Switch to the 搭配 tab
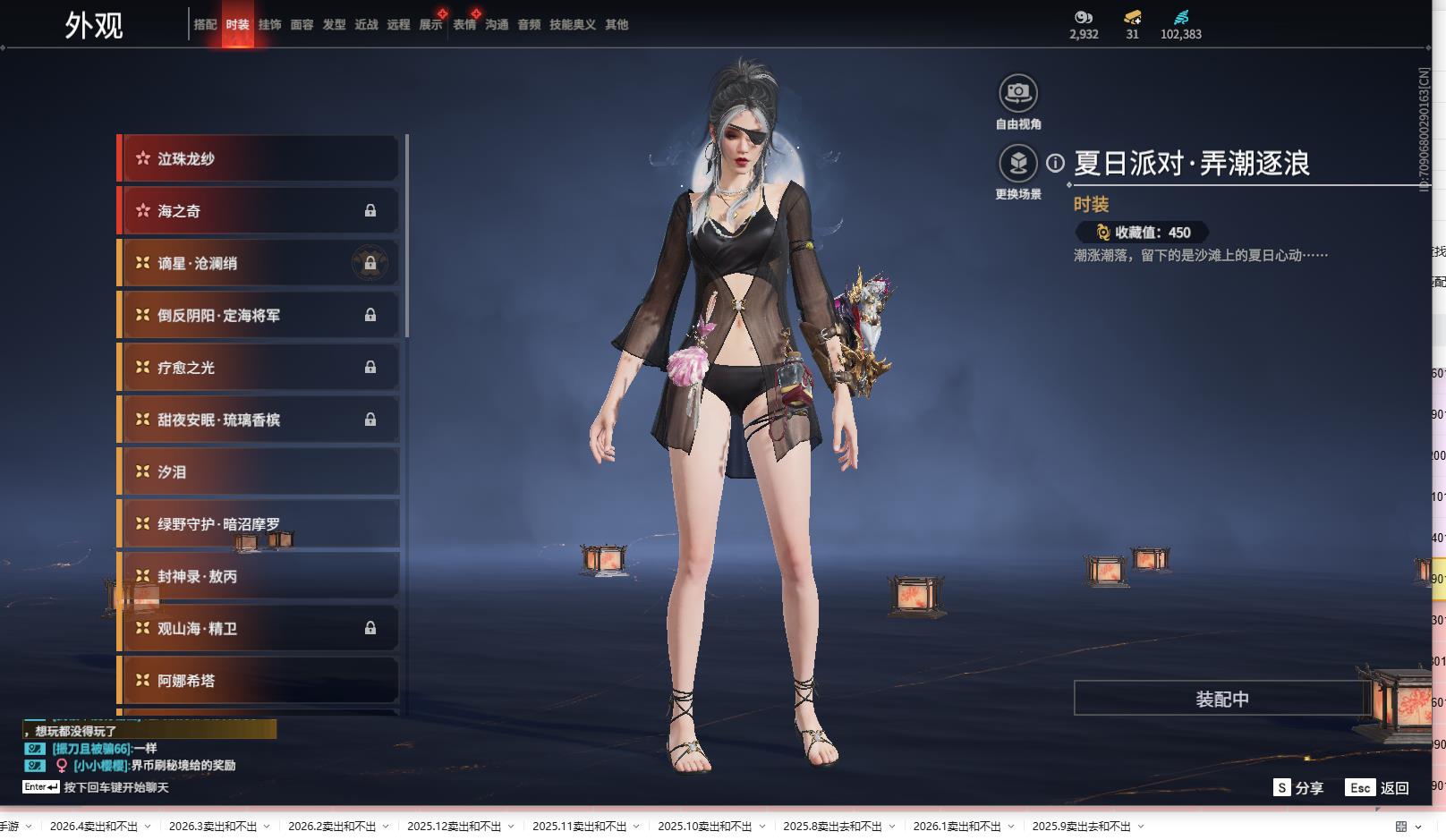The width and height of the screenshot is (1446, 840). coord(205,25)
